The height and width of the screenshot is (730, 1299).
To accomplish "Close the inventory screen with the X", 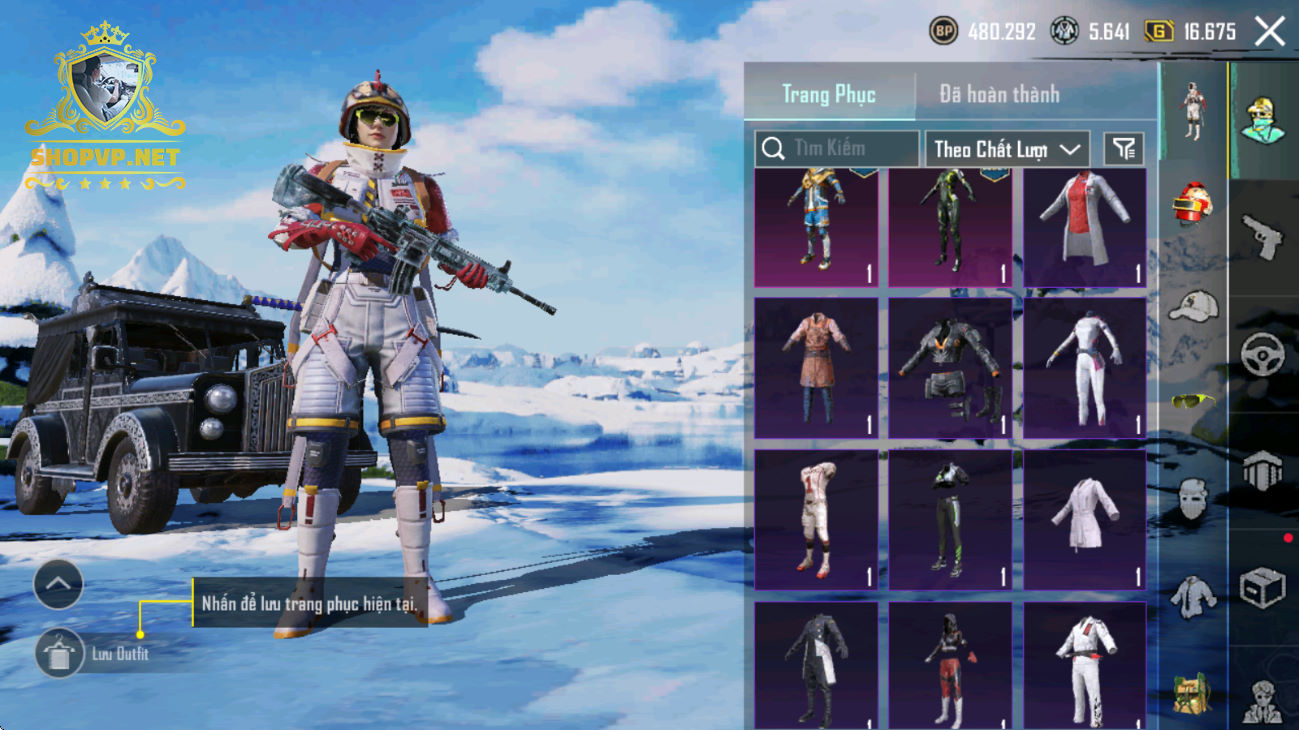I will tap(1270, 32).
